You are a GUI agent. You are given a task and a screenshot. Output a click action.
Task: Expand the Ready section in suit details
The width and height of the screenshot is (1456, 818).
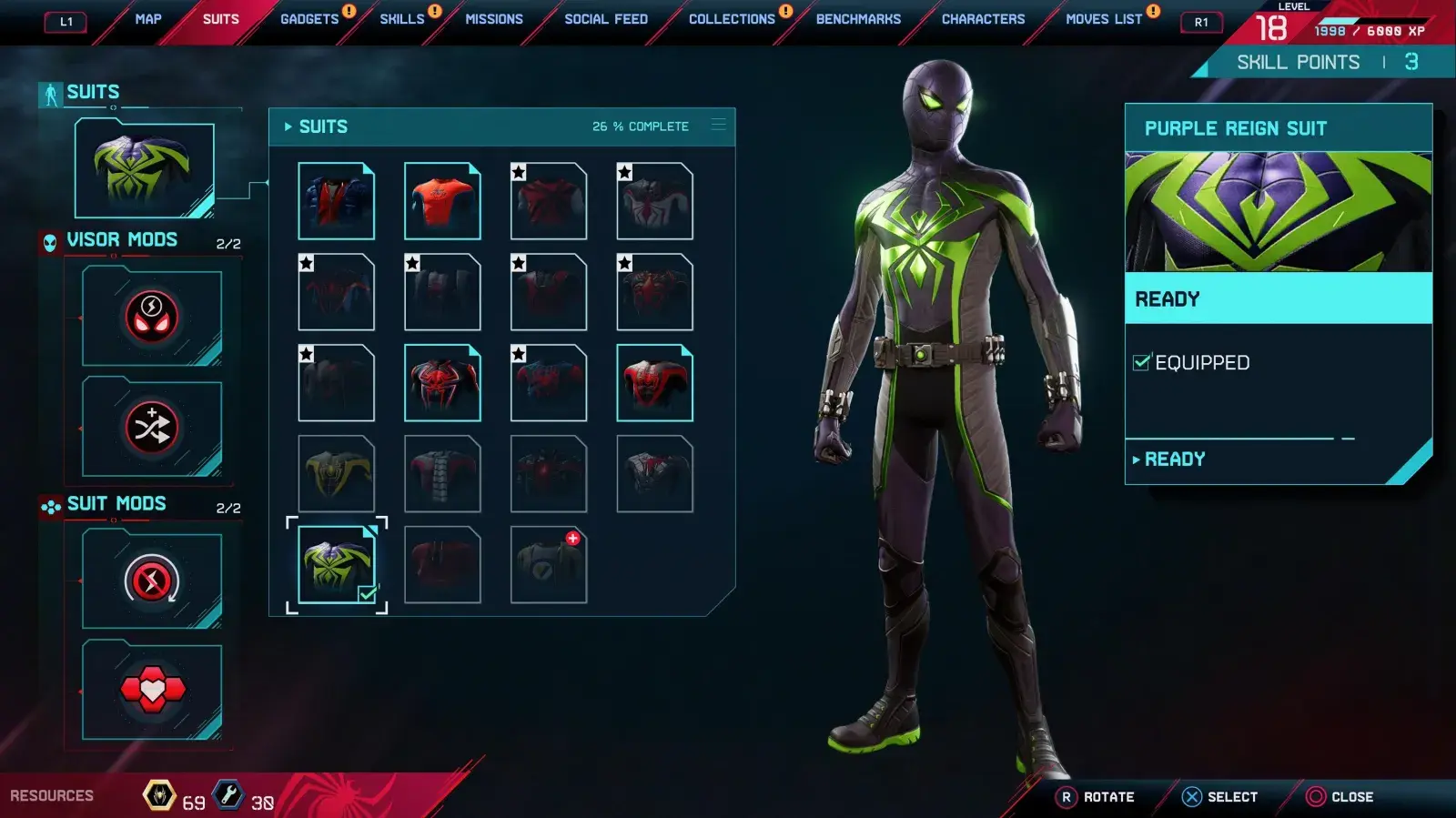pos(1174,459)
